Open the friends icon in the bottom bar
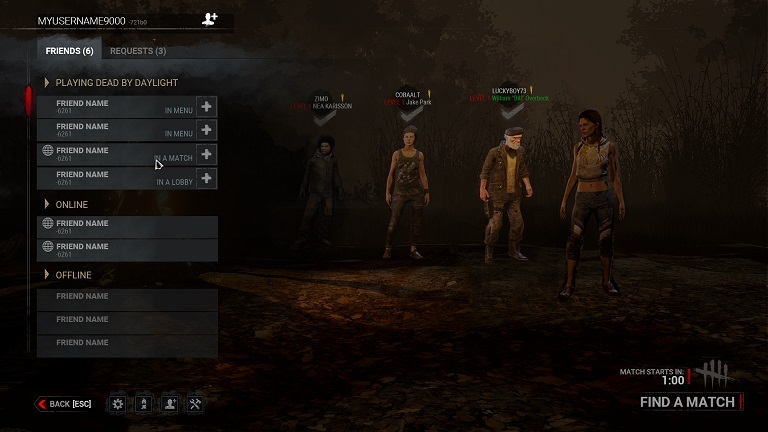This screenshot has width=768, height=432. [170, 404]
